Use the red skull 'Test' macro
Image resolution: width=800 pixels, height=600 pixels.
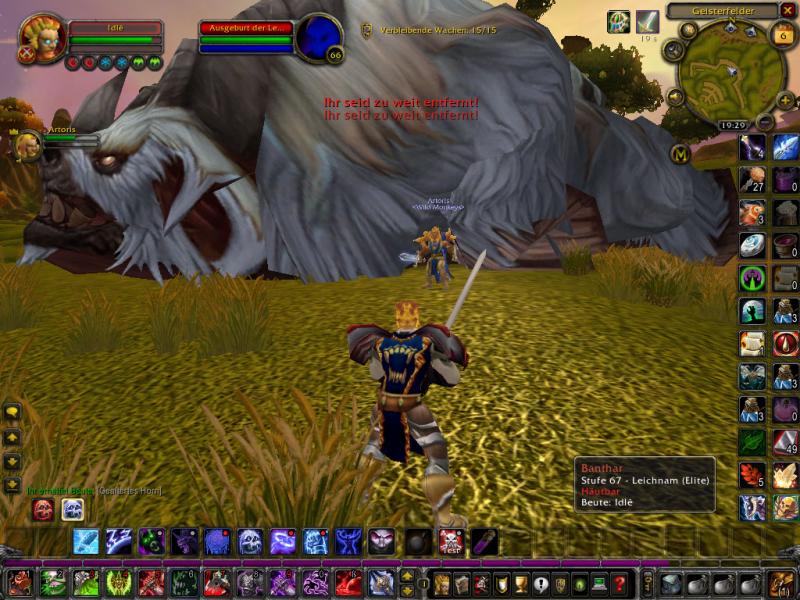451,542
